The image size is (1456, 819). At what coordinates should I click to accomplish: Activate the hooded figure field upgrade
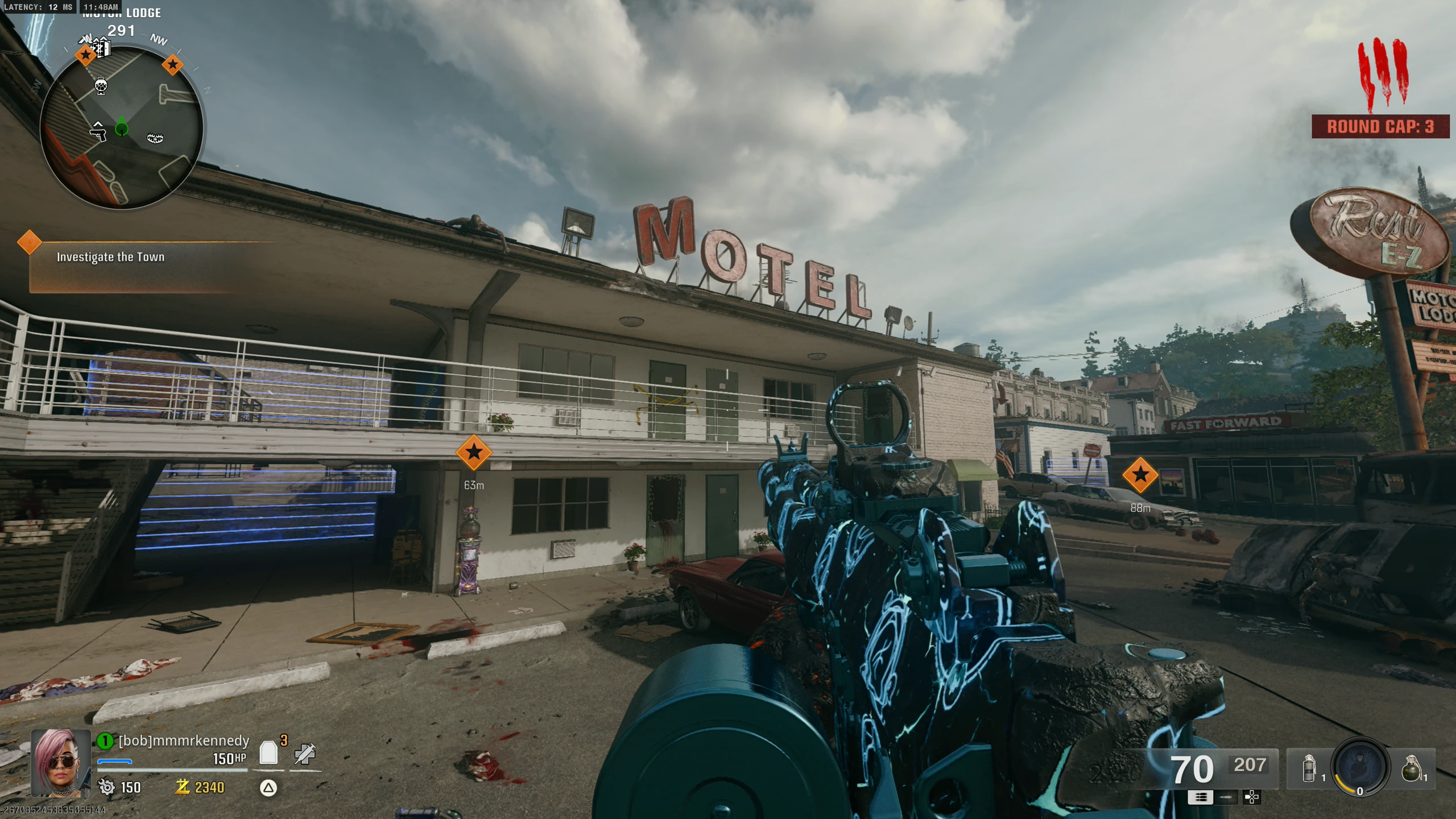point(1360,765)
